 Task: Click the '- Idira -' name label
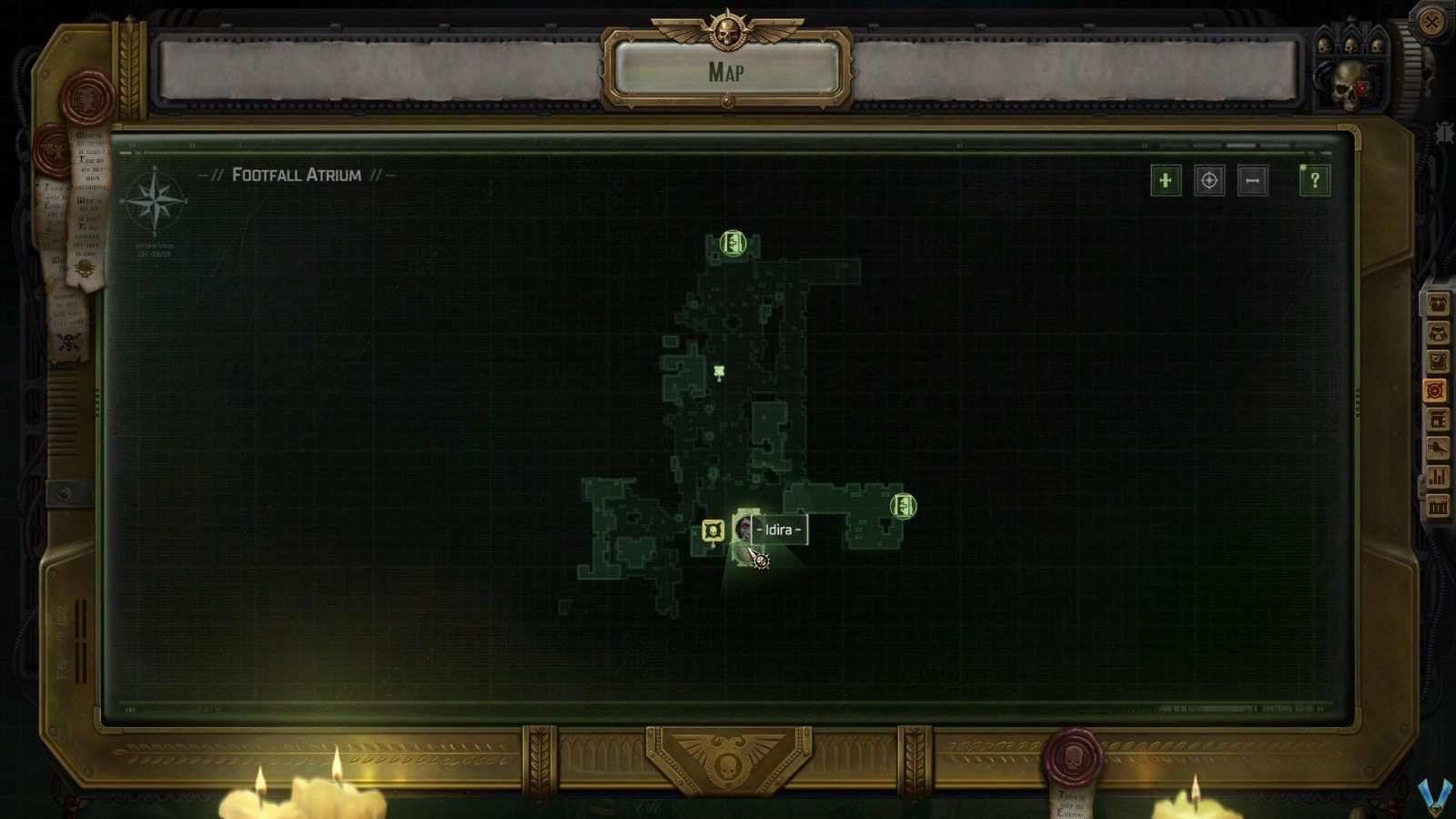click(777, 531)
